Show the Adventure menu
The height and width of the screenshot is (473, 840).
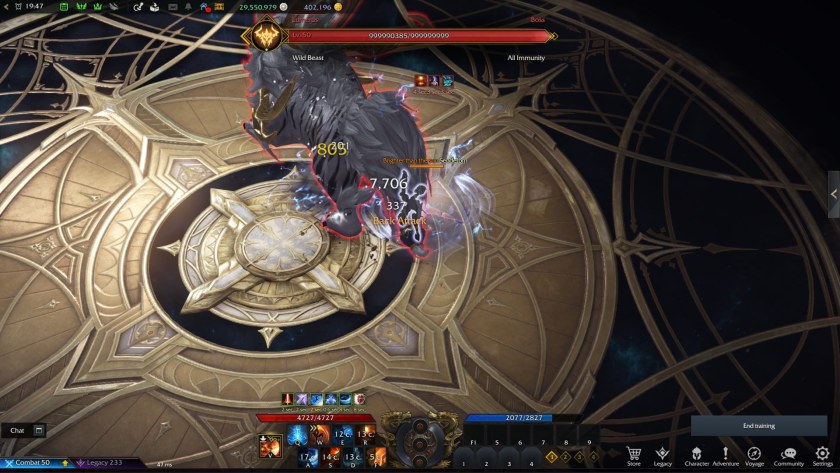(x=725, y=454)
